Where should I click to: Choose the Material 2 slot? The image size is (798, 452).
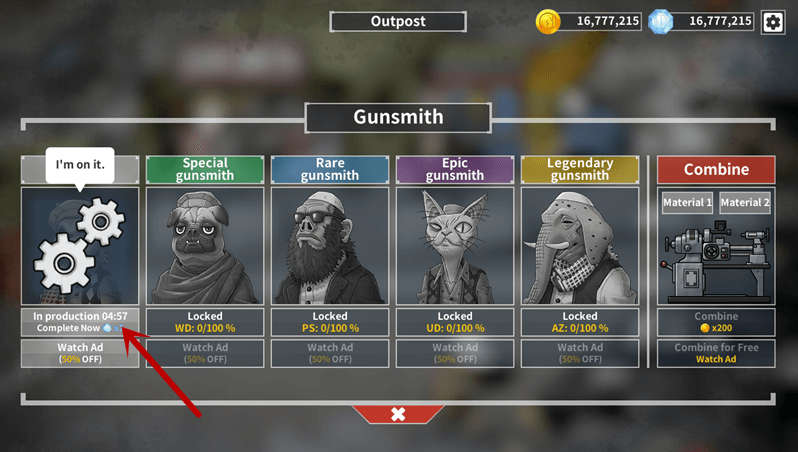coord(745,203)
